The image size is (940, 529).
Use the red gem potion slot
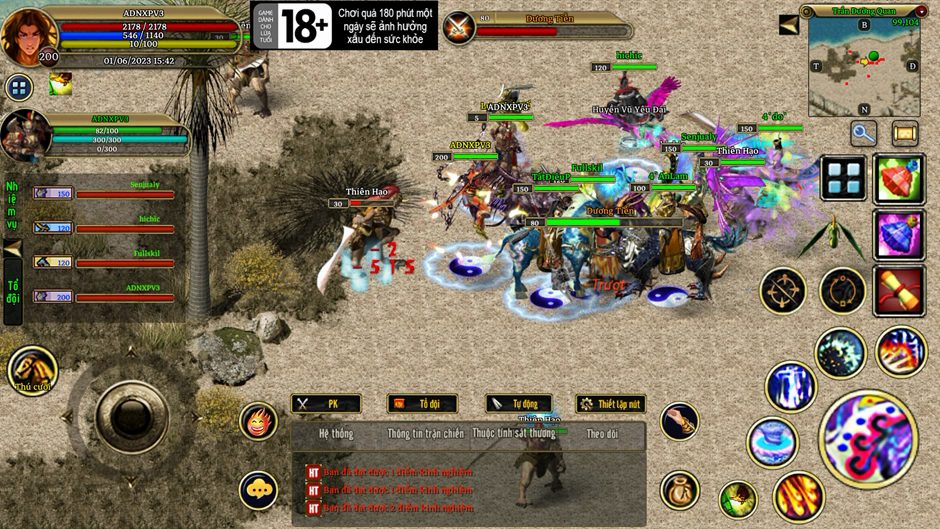pyautogui.click(x=898, y=179)
